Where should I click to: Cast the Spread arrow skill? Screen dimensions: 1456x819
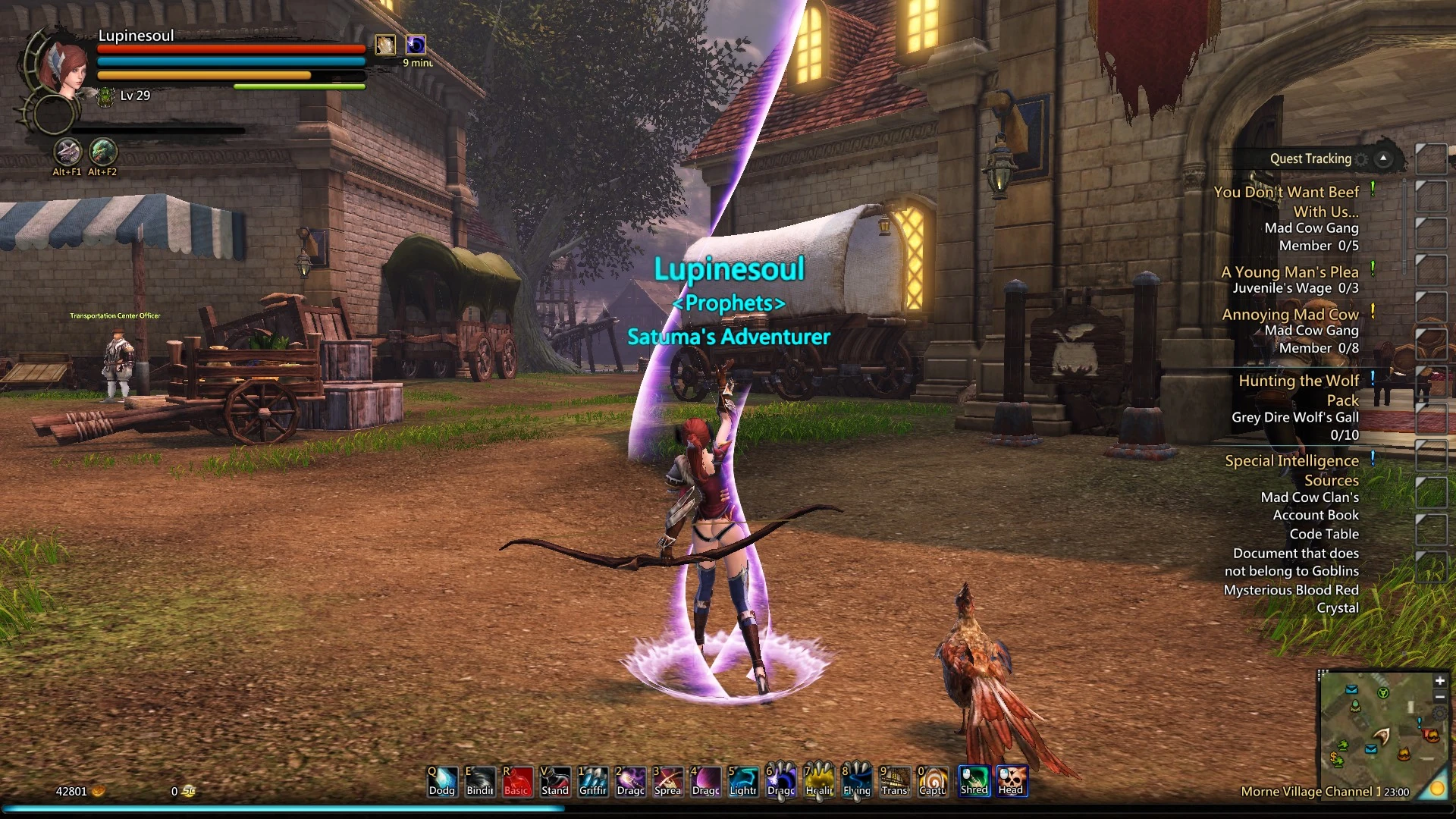[668, 780]
